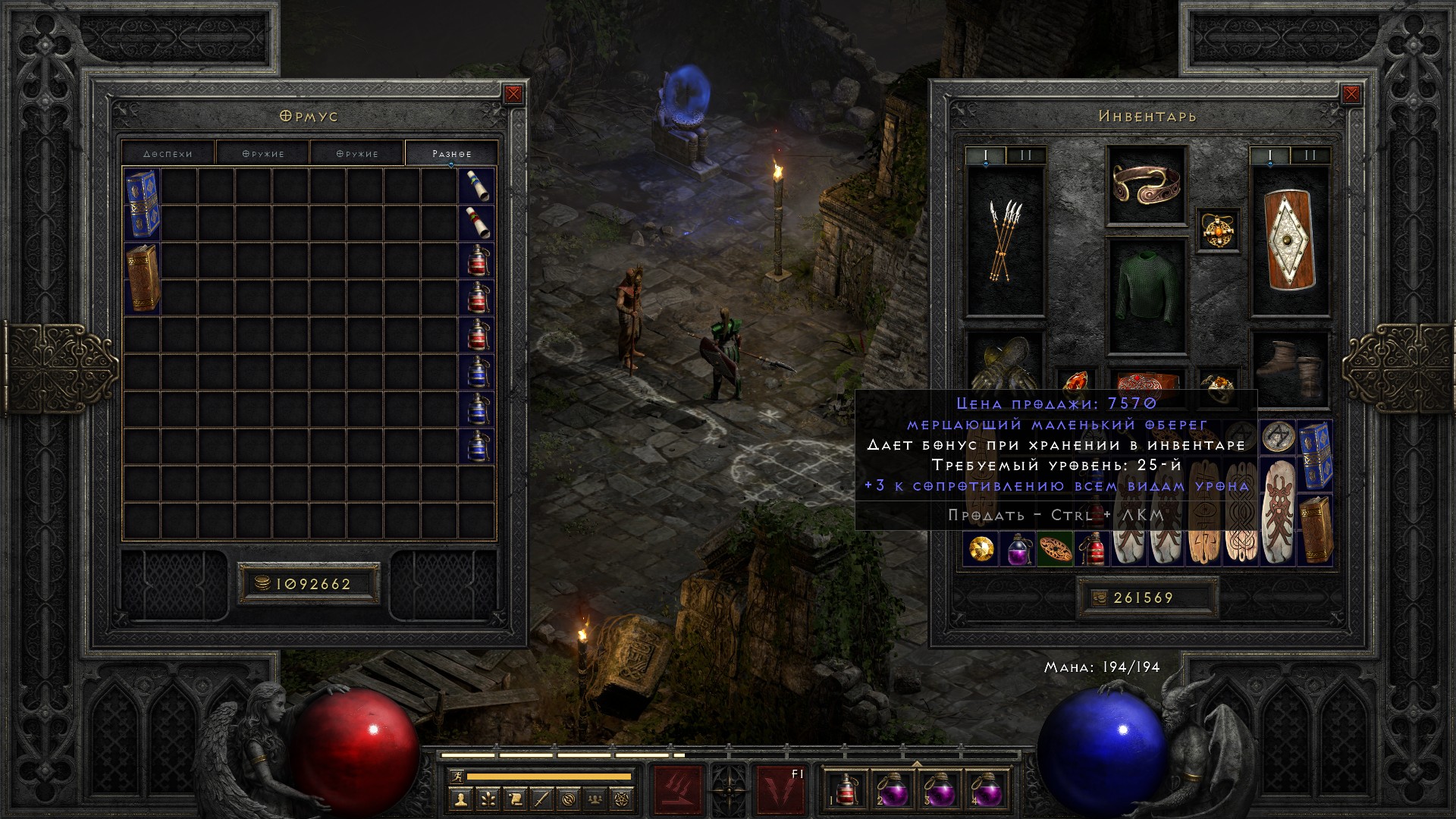Screen dimensions: 1456x819
Task: Open the left skill selector with claw icon
Action: (678, 789)
